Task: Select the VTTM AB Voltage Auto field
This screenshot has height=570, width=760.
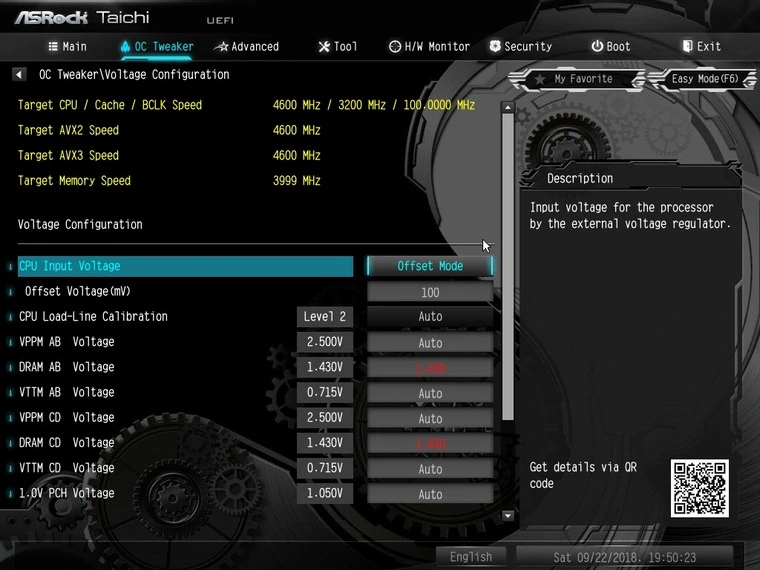Action: (x=430, y=393)
